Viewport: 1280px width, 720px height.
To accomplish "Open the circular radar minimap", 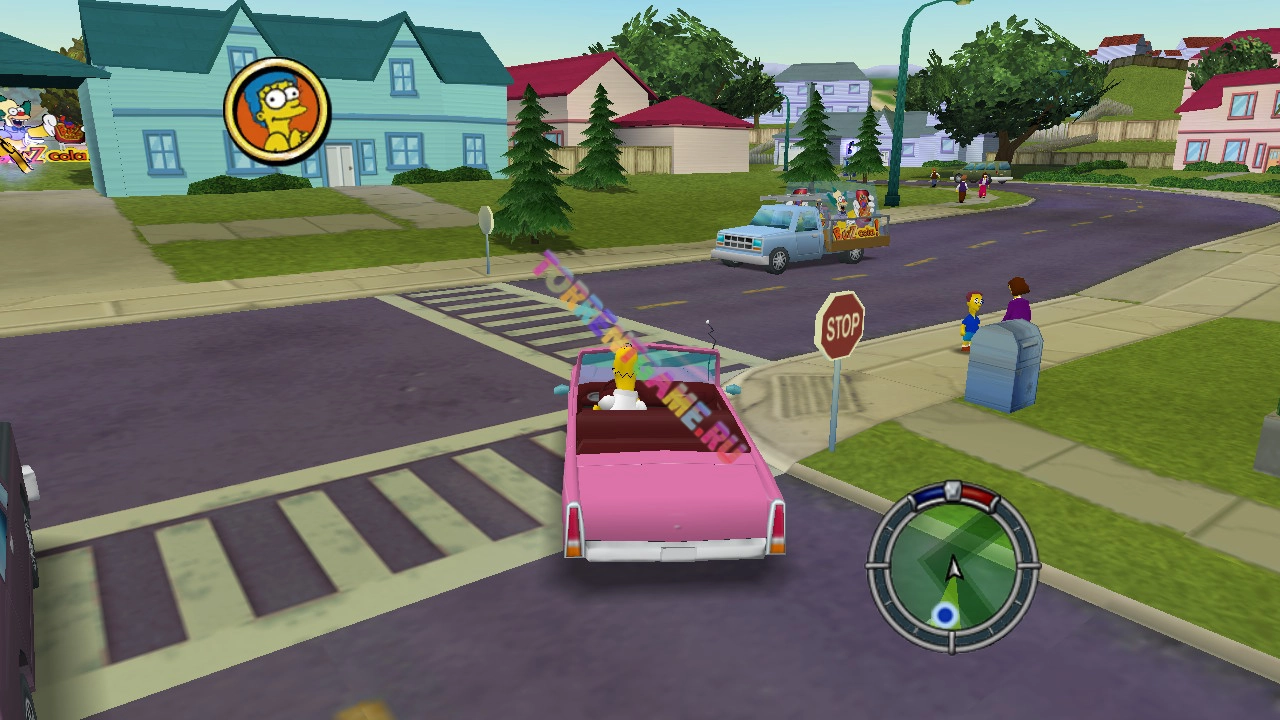I will (953, 568).
